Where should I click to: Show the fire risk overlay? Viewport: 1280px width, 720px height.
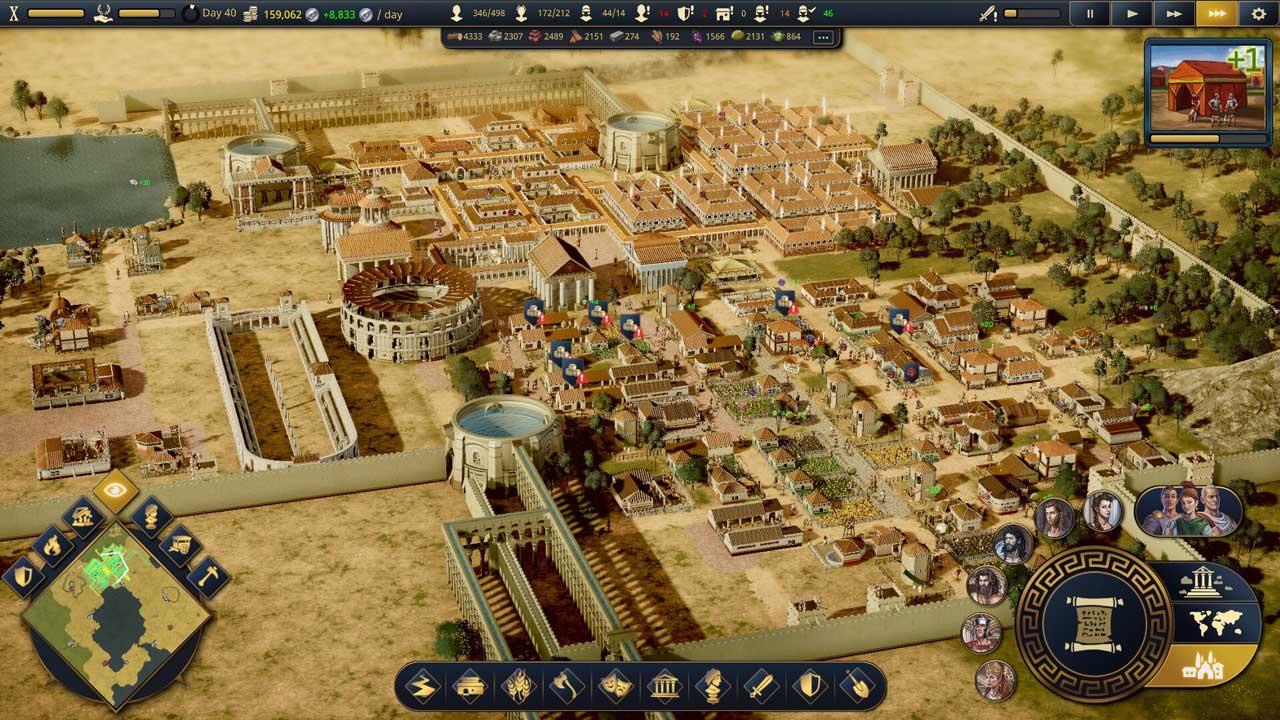click(51, 545)
